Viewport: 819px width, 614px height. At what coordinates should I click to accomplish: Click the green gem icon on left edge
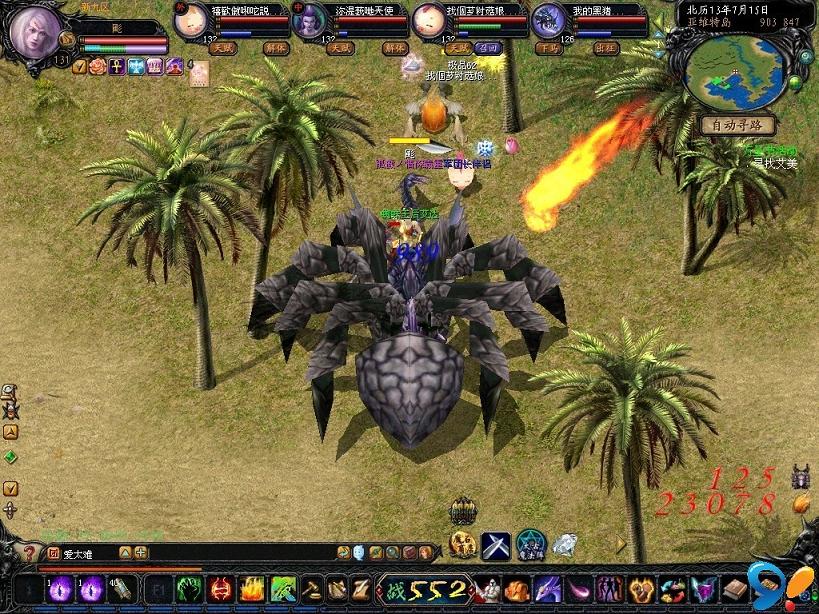click(x=10, y=457)
